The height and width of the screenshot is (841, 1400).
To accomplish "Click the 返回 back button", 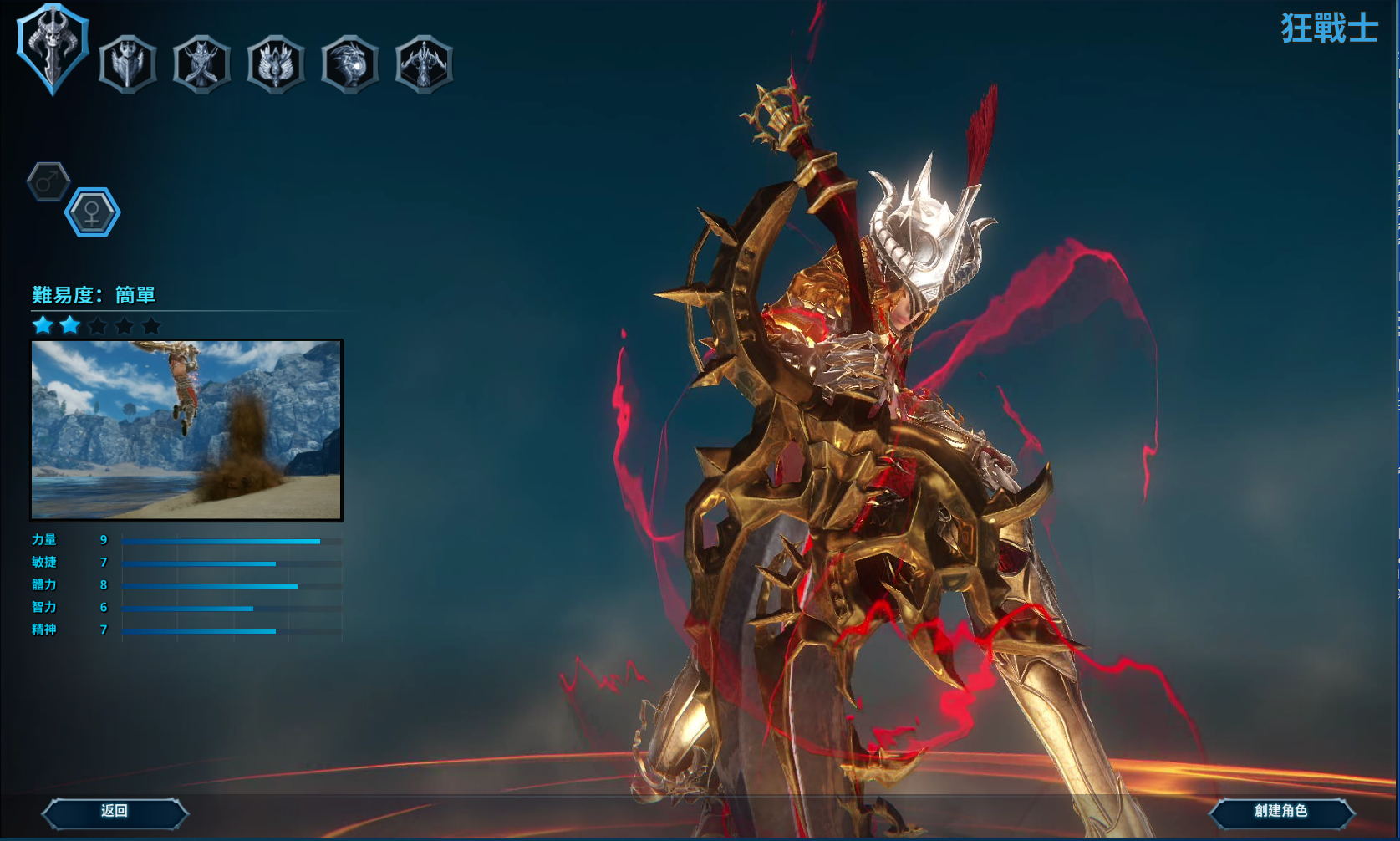I will coord(115,811).
